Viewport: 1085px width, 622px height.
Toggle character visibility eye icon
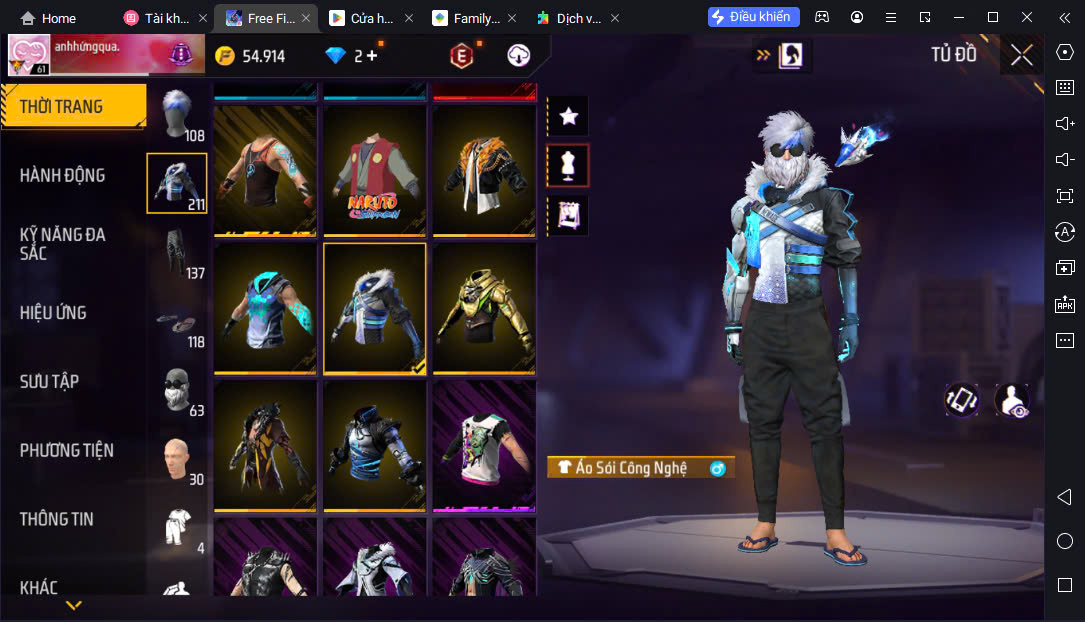pyautogui.click(x=1011, y=400)
